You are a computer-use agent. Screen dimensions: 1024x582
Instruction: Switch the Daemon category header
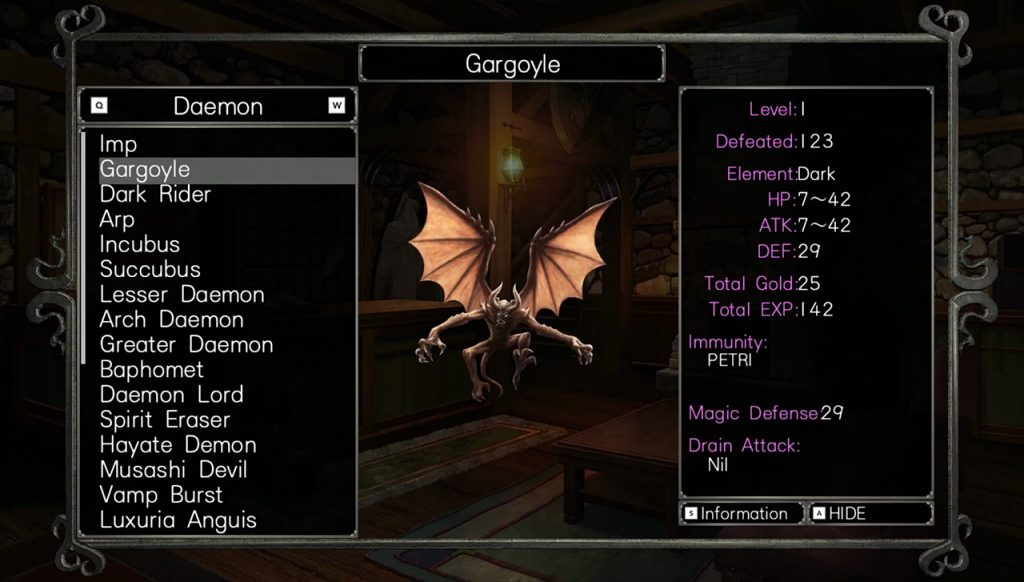coord(218,106)
